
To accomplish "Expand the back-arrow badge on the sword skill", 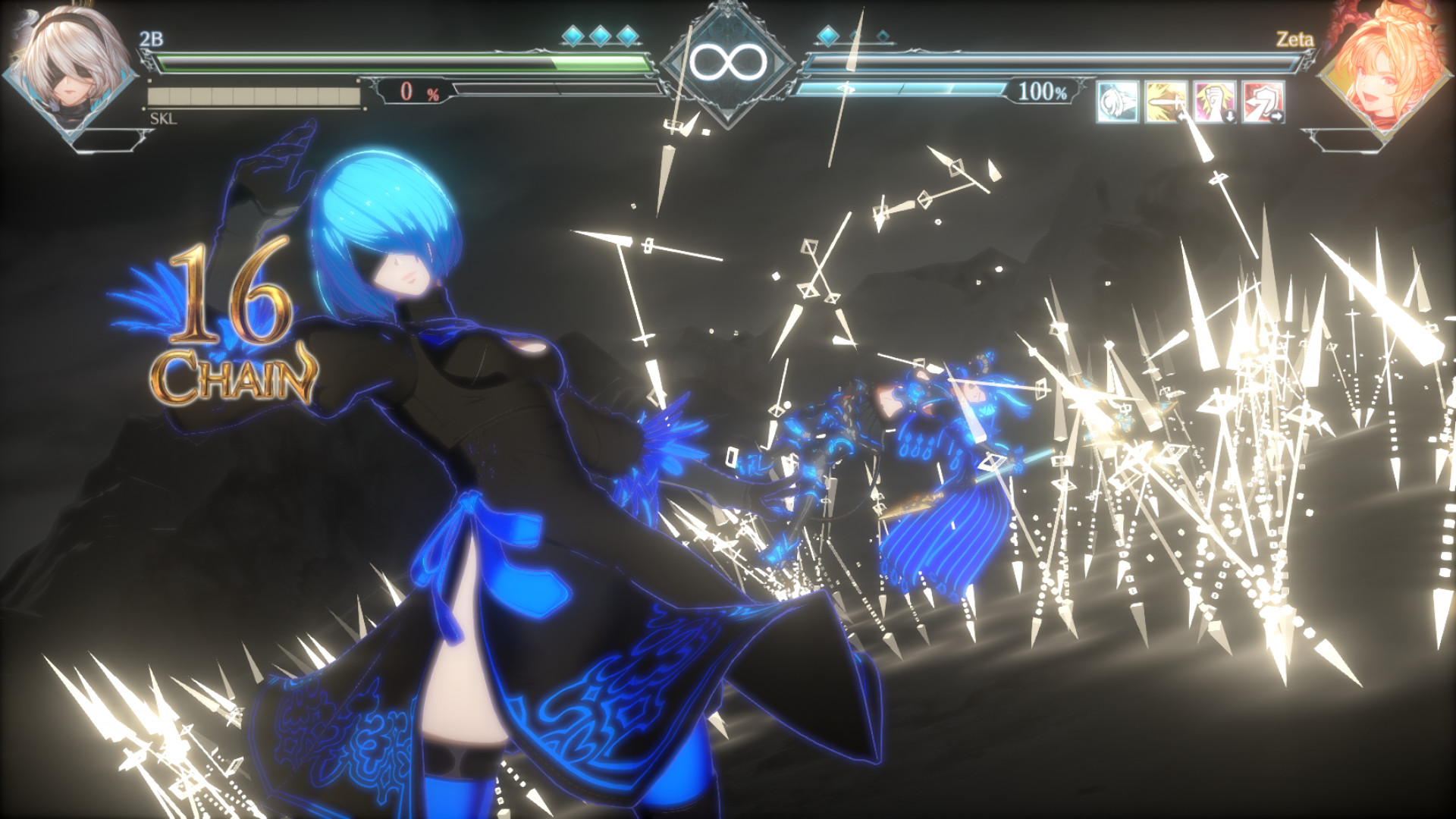I will 1182,118.
